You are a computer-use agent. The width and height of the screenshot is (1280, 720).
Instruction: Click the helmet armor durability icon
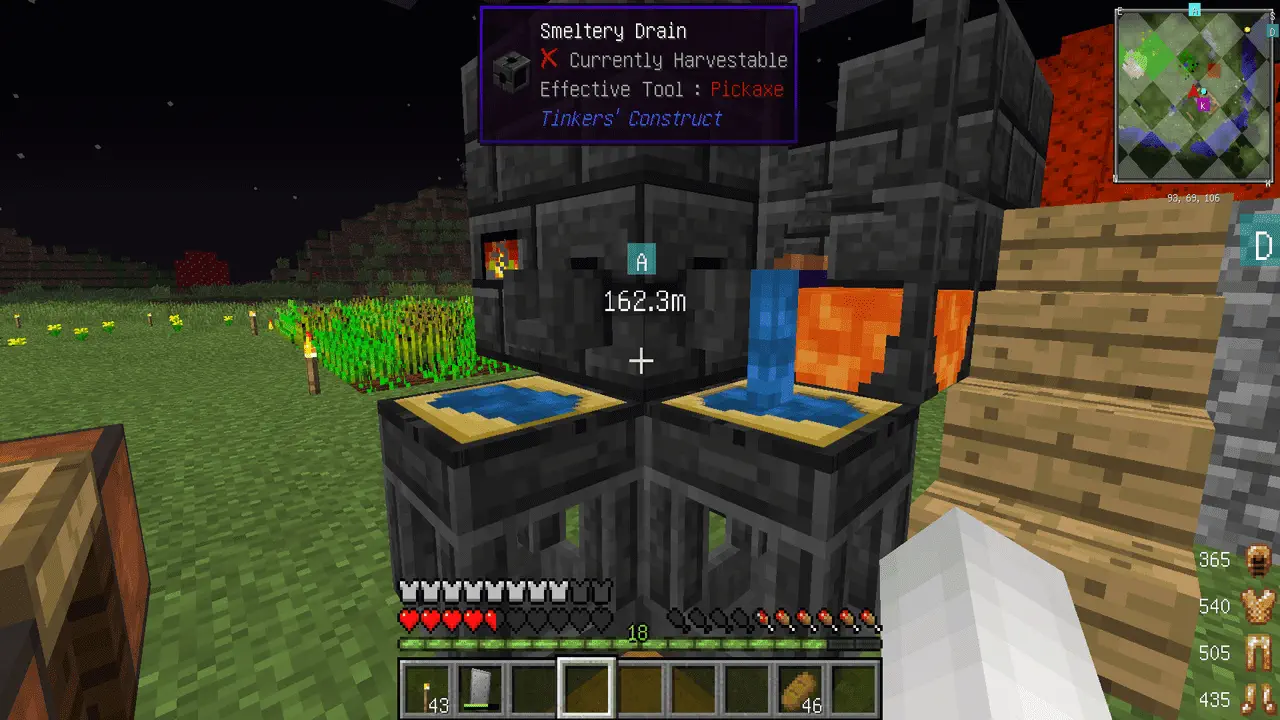pos(1256,560)
